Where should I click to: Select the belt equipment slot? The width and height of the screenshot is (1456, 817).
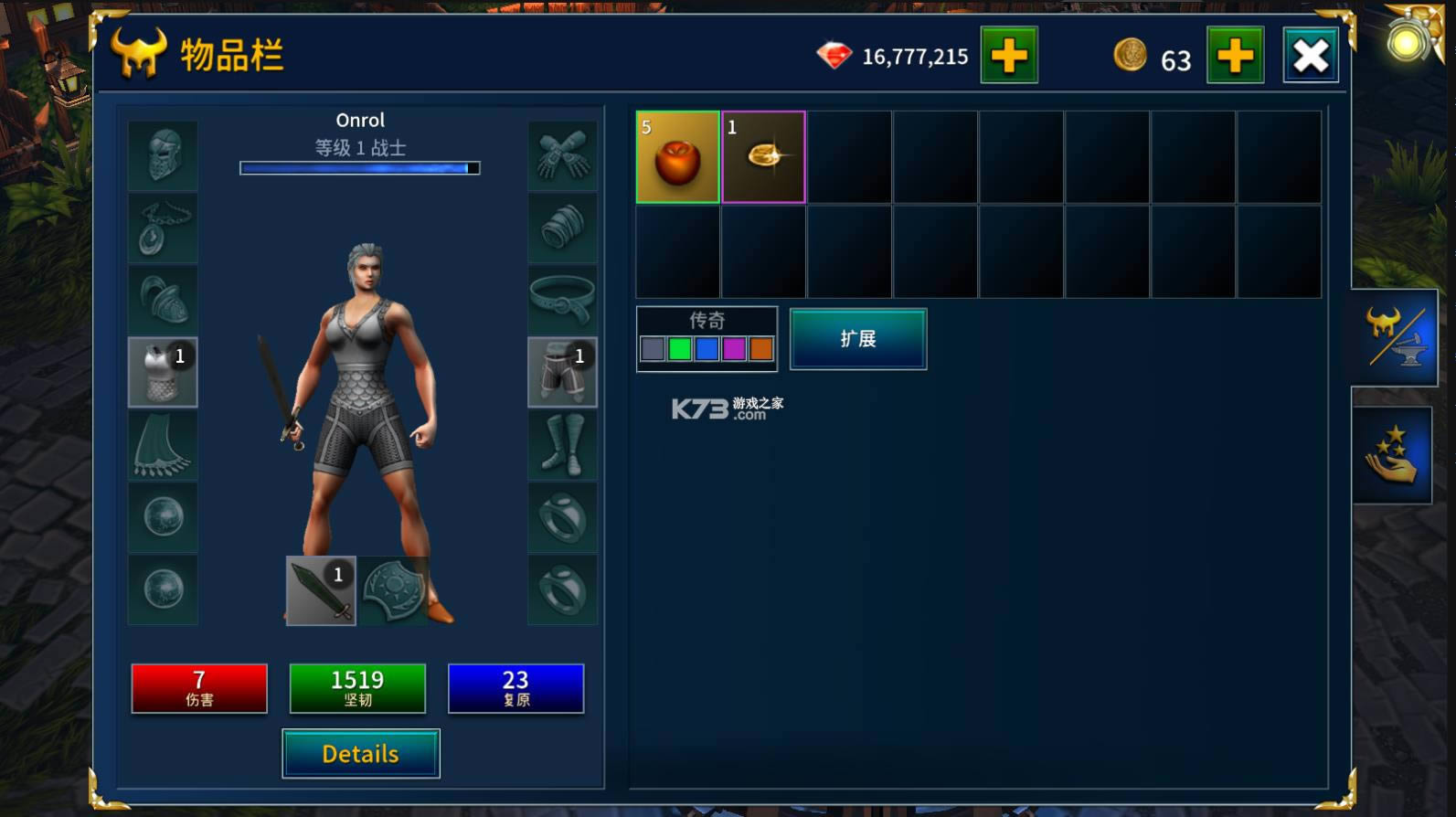click(x=563, y=300)
